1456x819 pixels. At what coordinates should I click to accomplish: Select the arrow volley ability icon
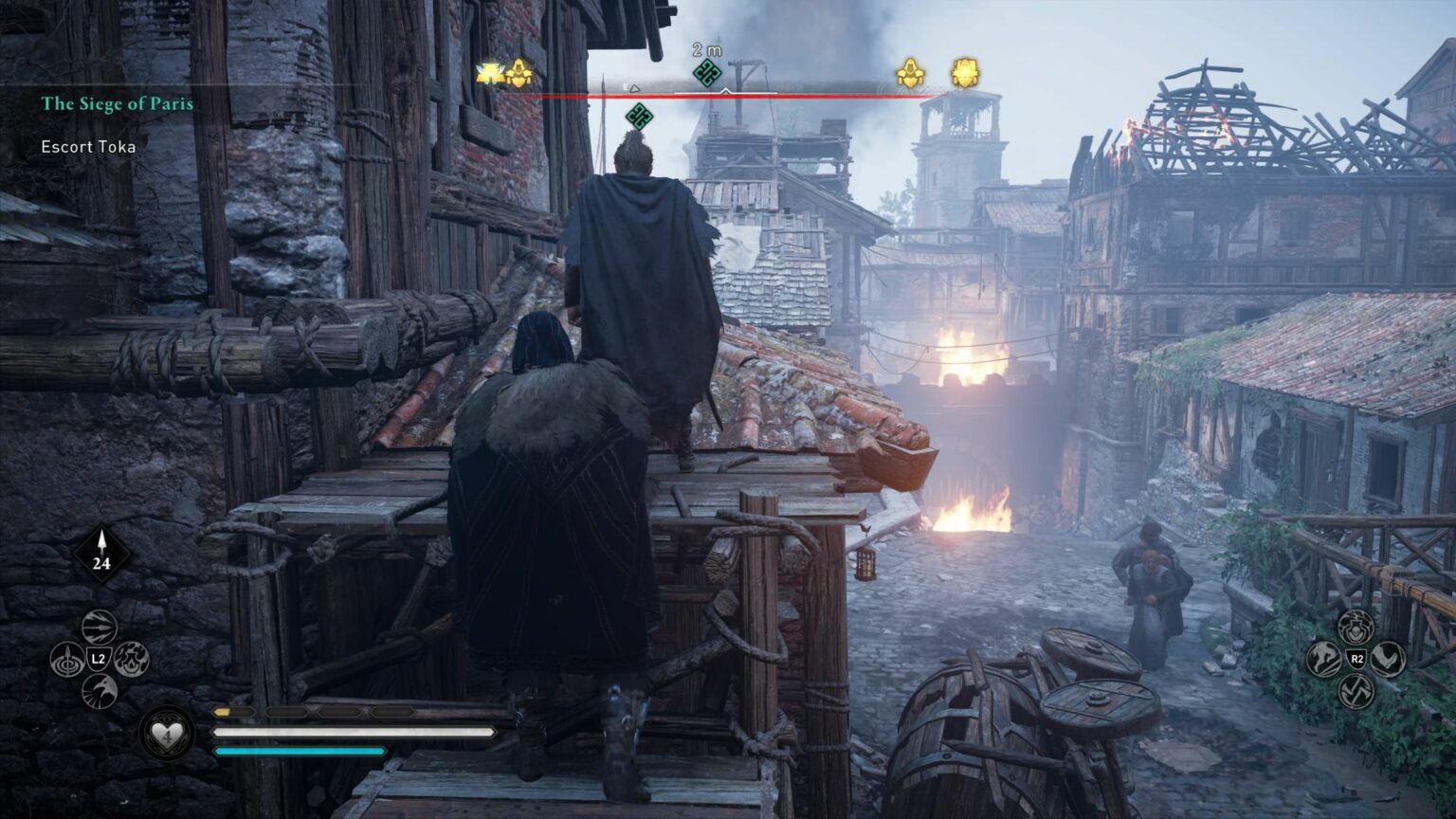(x=99, y=626)
